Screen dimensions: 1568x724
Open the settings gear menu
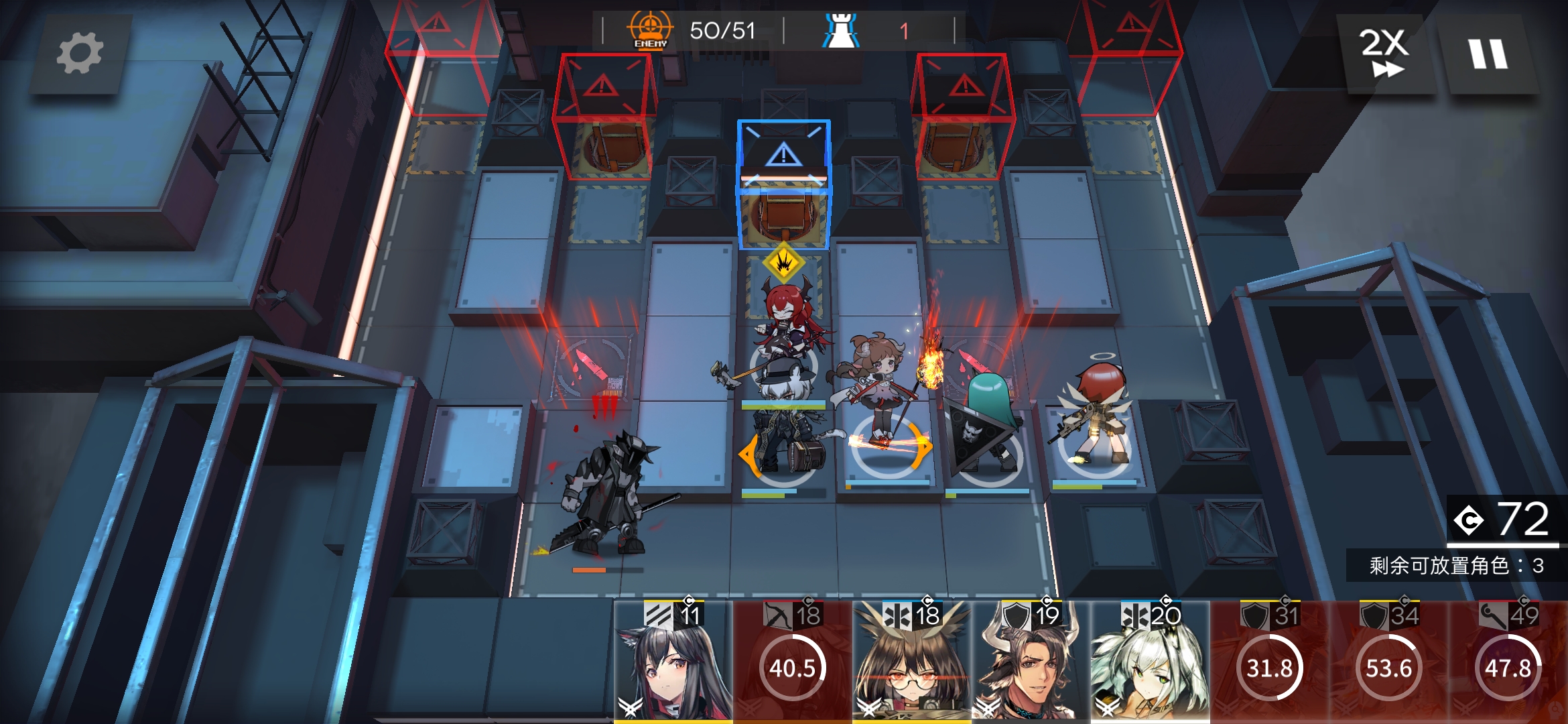point(80,54)
